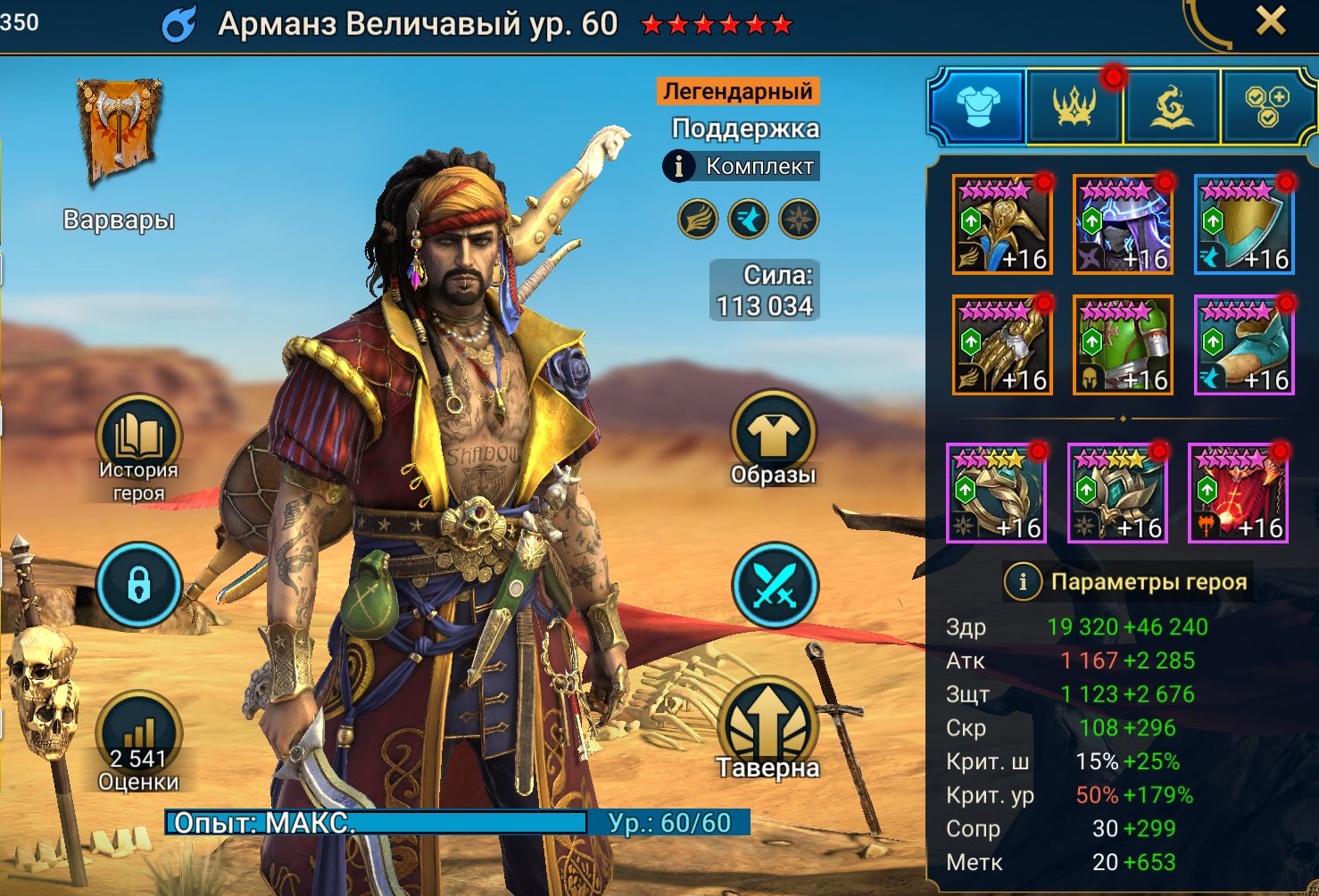Open the dragon book skills tab
This screenshot has width=1319, height=896.
tap(1171, 107)
